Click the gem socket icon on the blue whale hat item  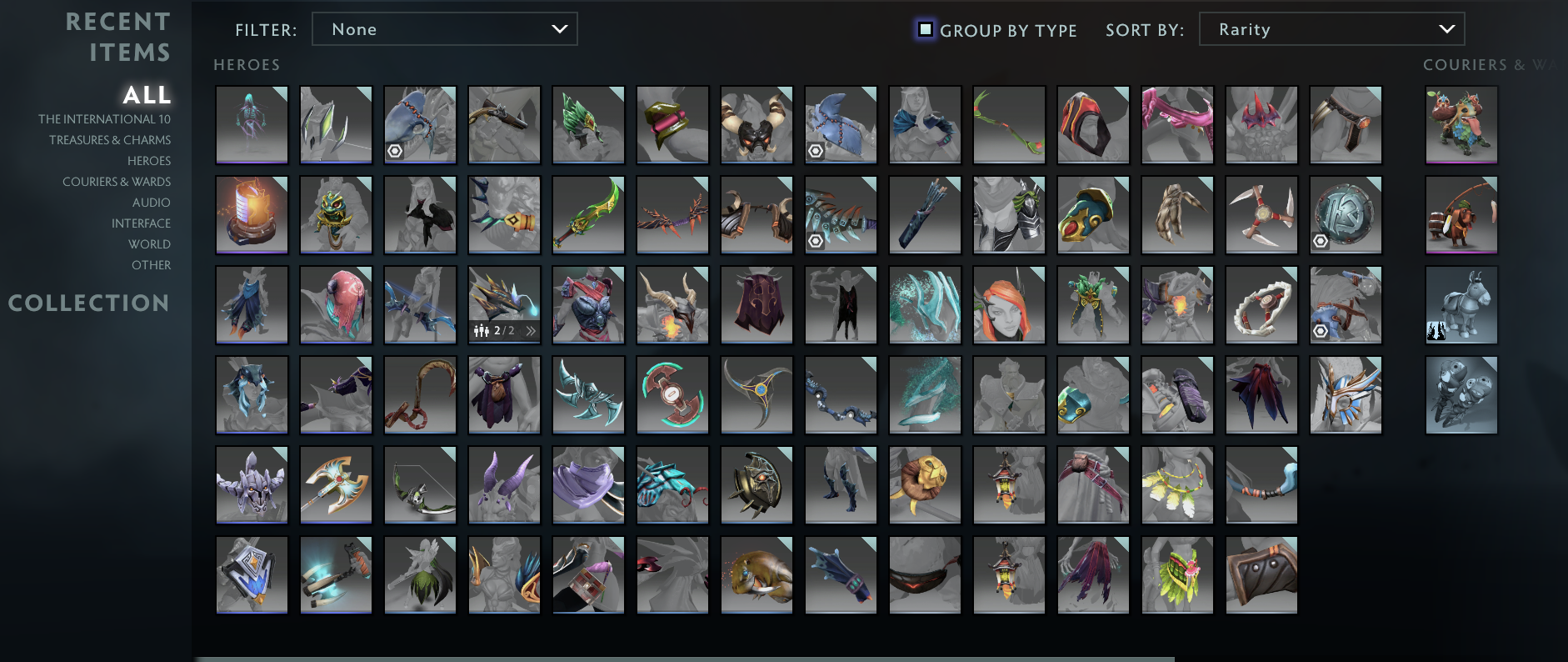[x=394, y=152]
